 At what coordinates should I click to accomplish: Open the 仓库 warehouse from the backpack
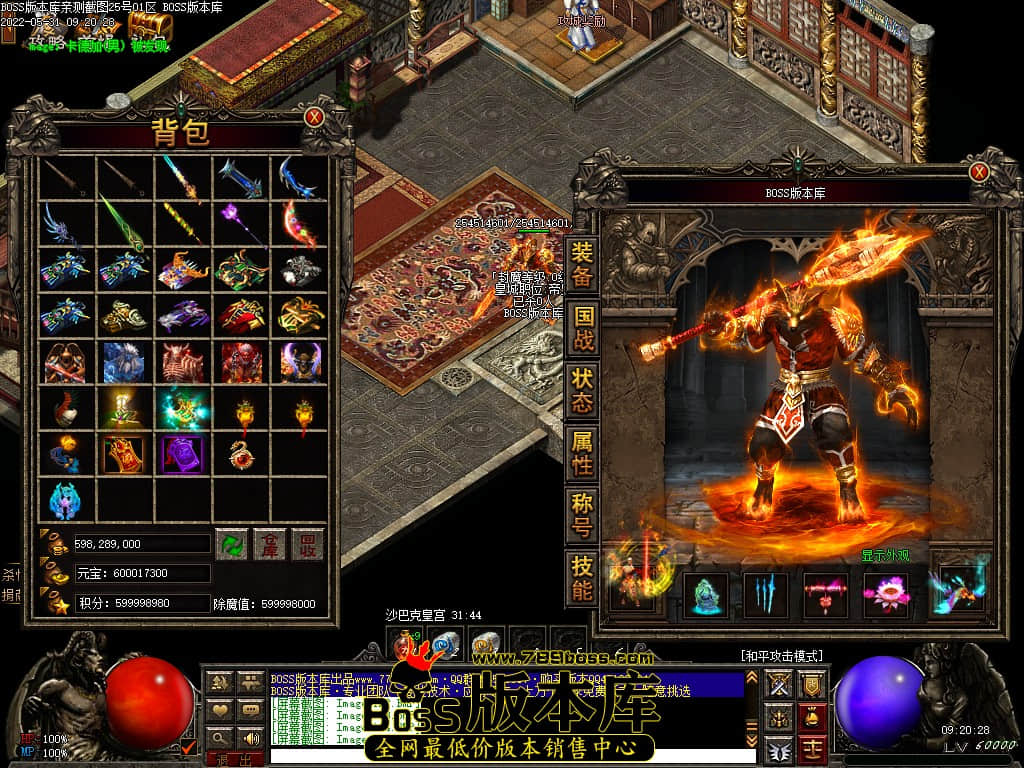pos(270,544)
